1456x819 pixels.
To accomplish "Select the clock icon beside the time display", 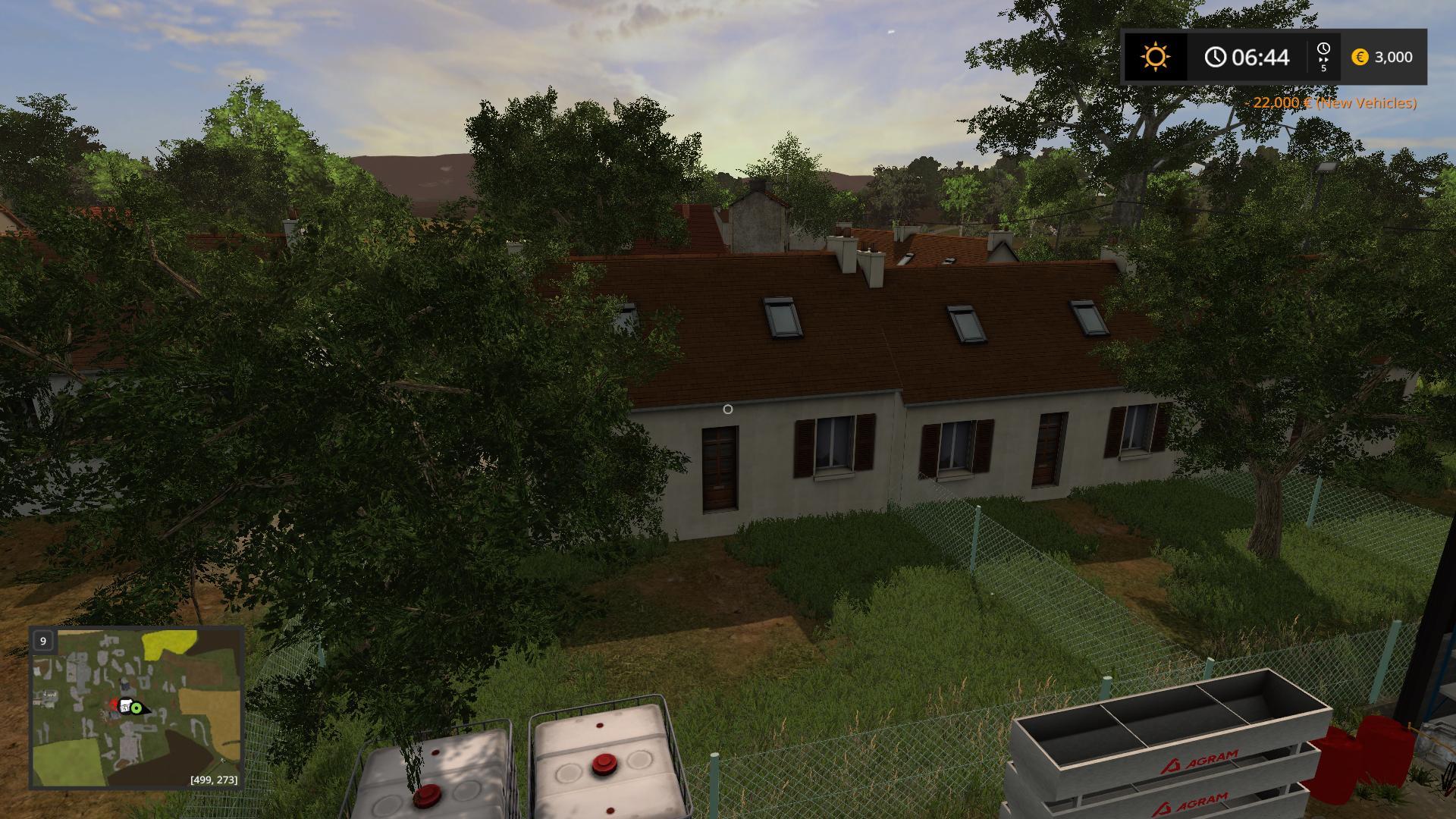I will coord(1217,58).
